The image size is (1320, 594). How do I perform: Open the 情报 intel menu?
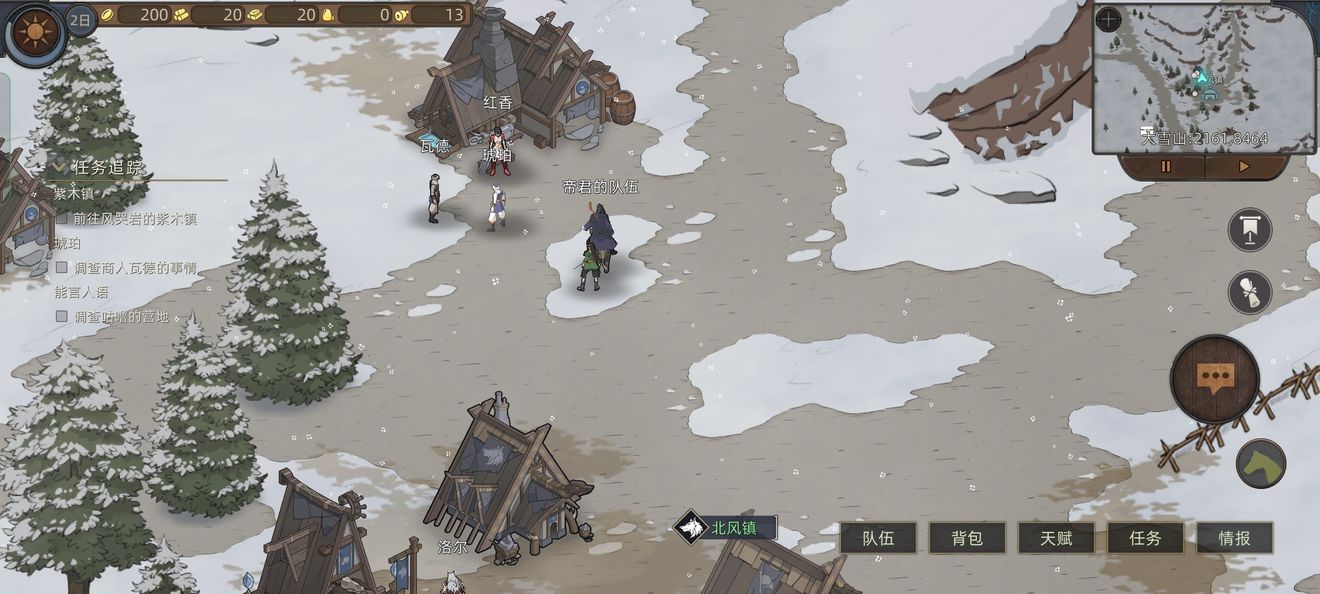[x=1234, y=538]
